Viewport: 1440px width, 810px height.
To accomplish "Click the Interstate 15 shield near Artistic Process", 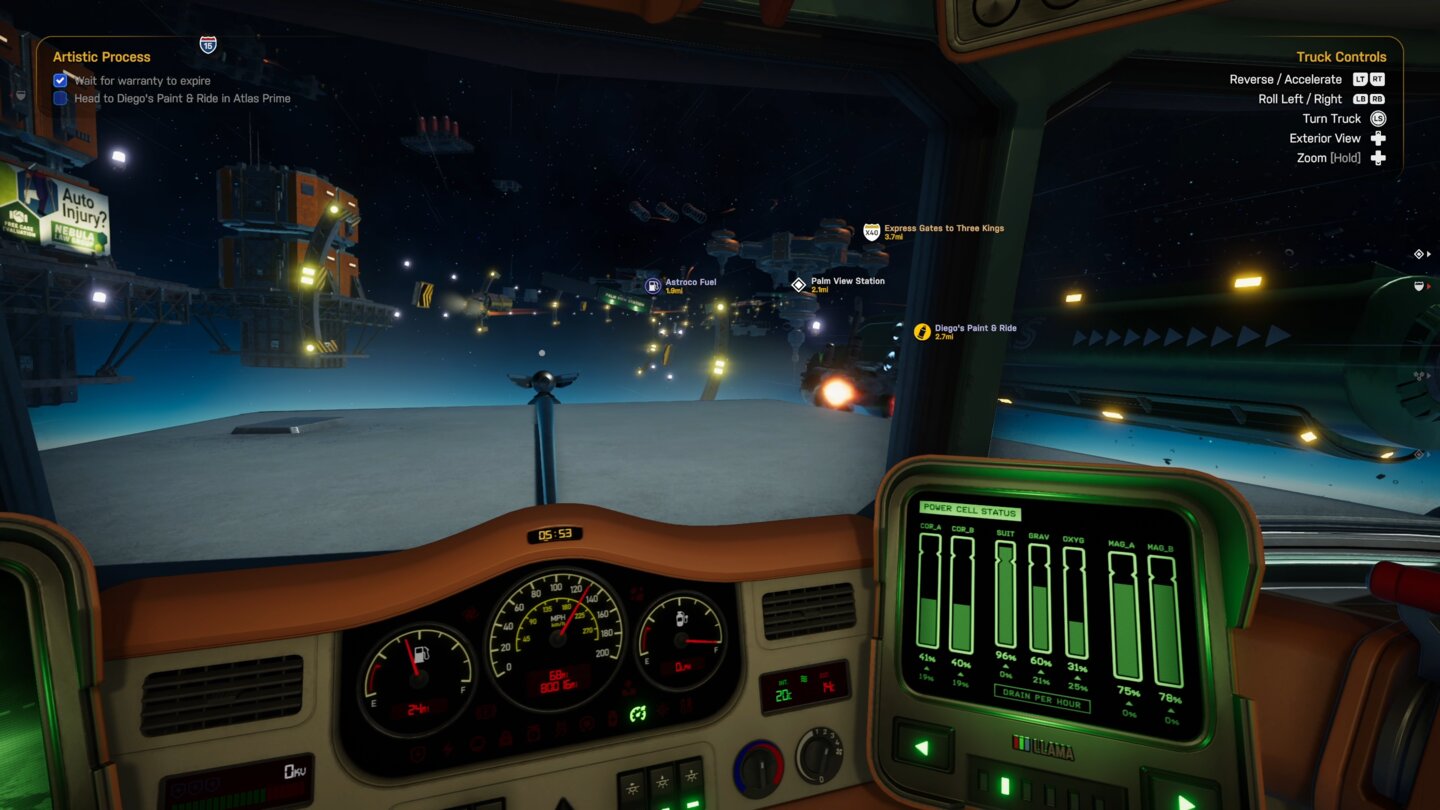I will 207,44.
